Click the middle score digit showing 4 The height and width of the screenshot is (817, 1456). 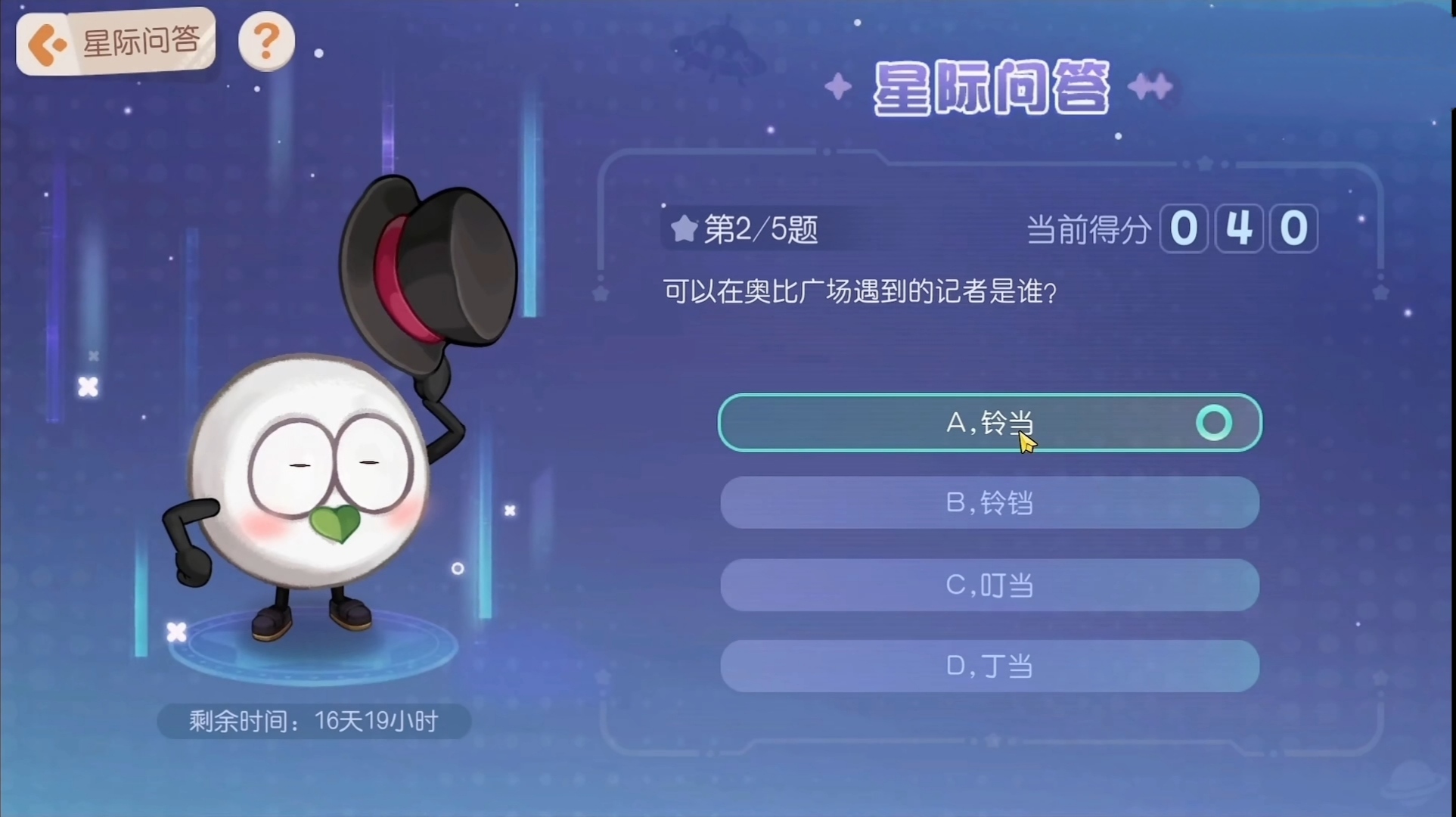[1238, 228]
